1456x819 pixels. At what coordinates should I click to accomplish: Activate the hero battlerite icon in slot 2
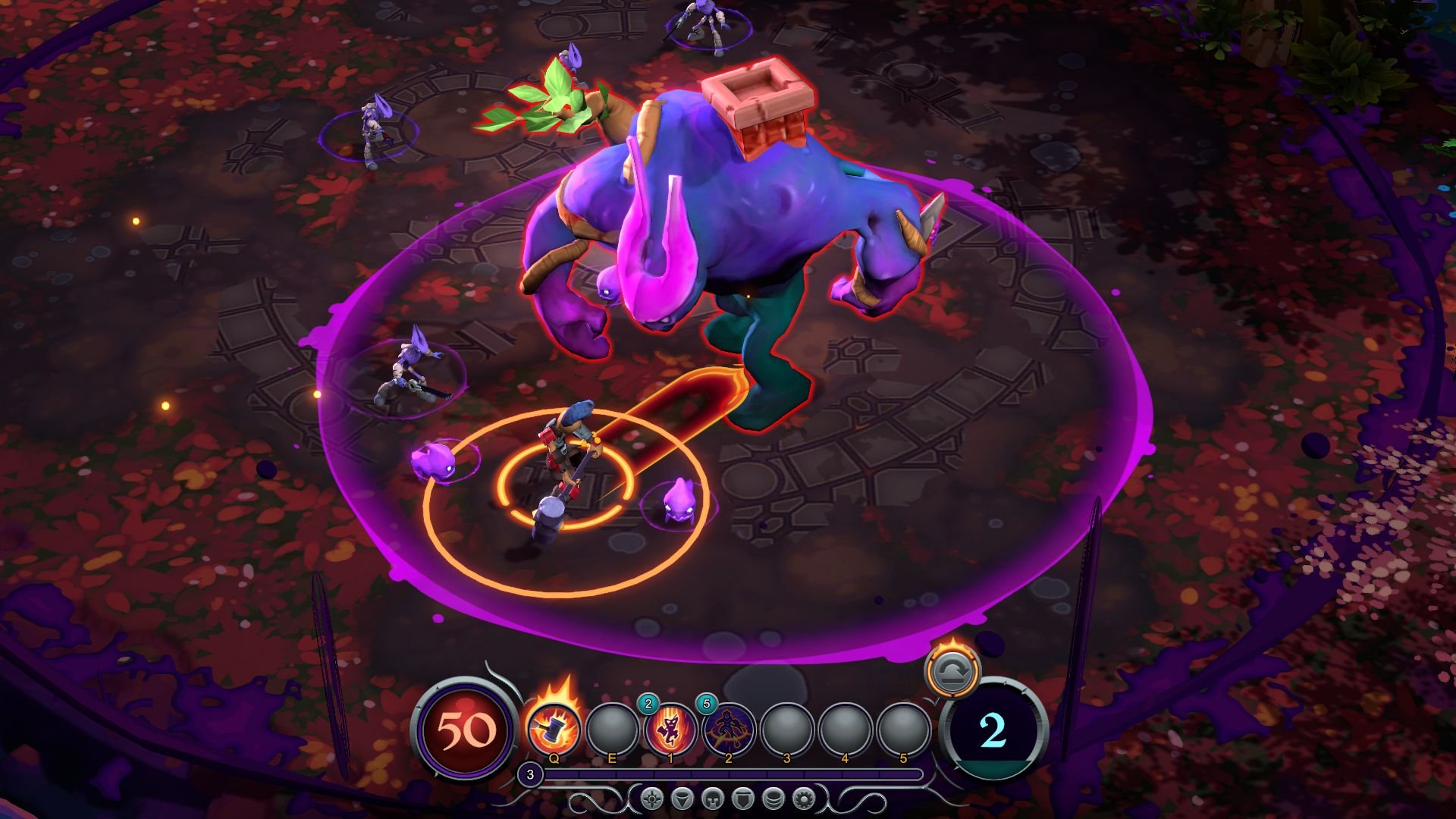coord(727,730)
